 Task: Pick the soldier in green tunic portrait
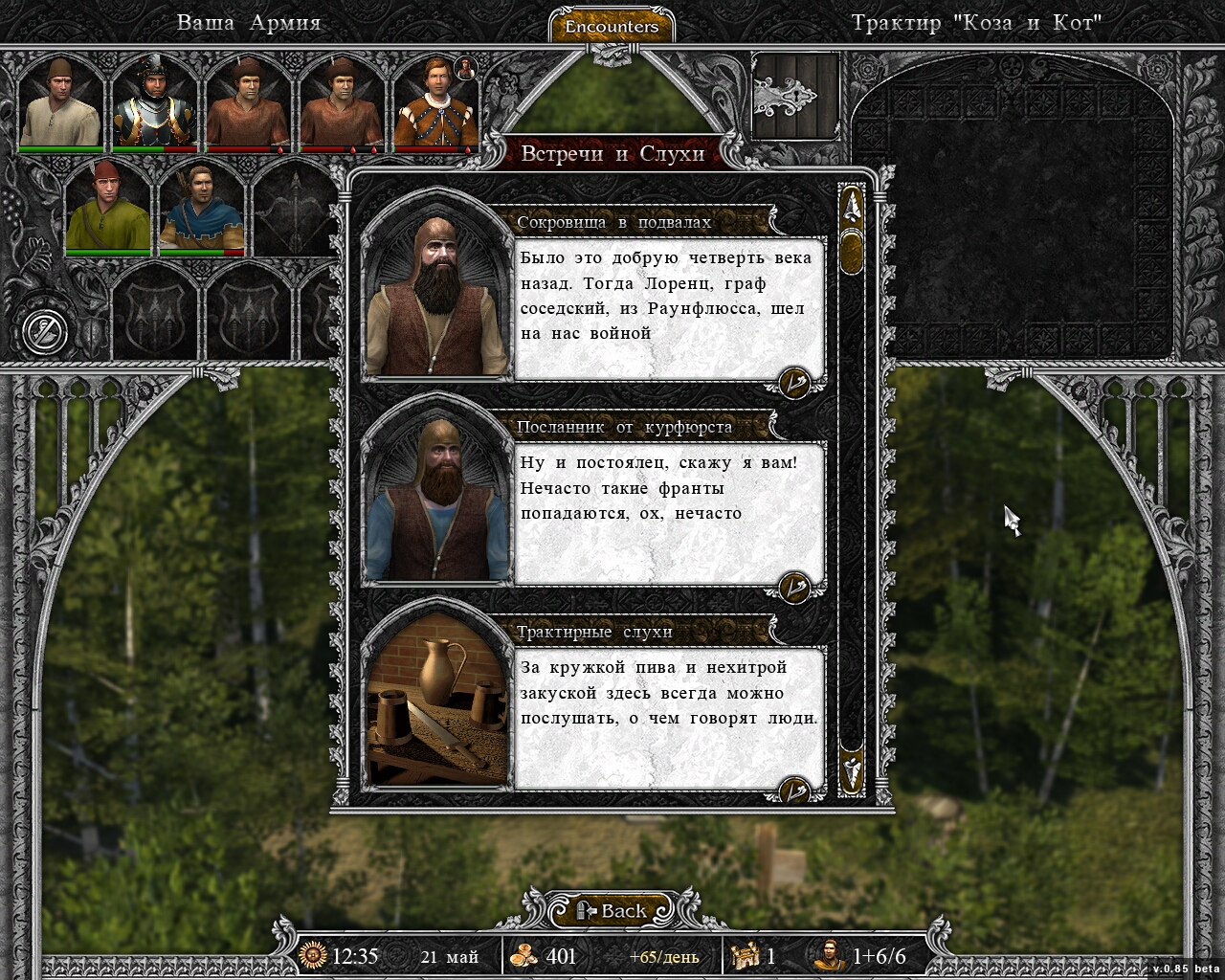coord(107,207)
